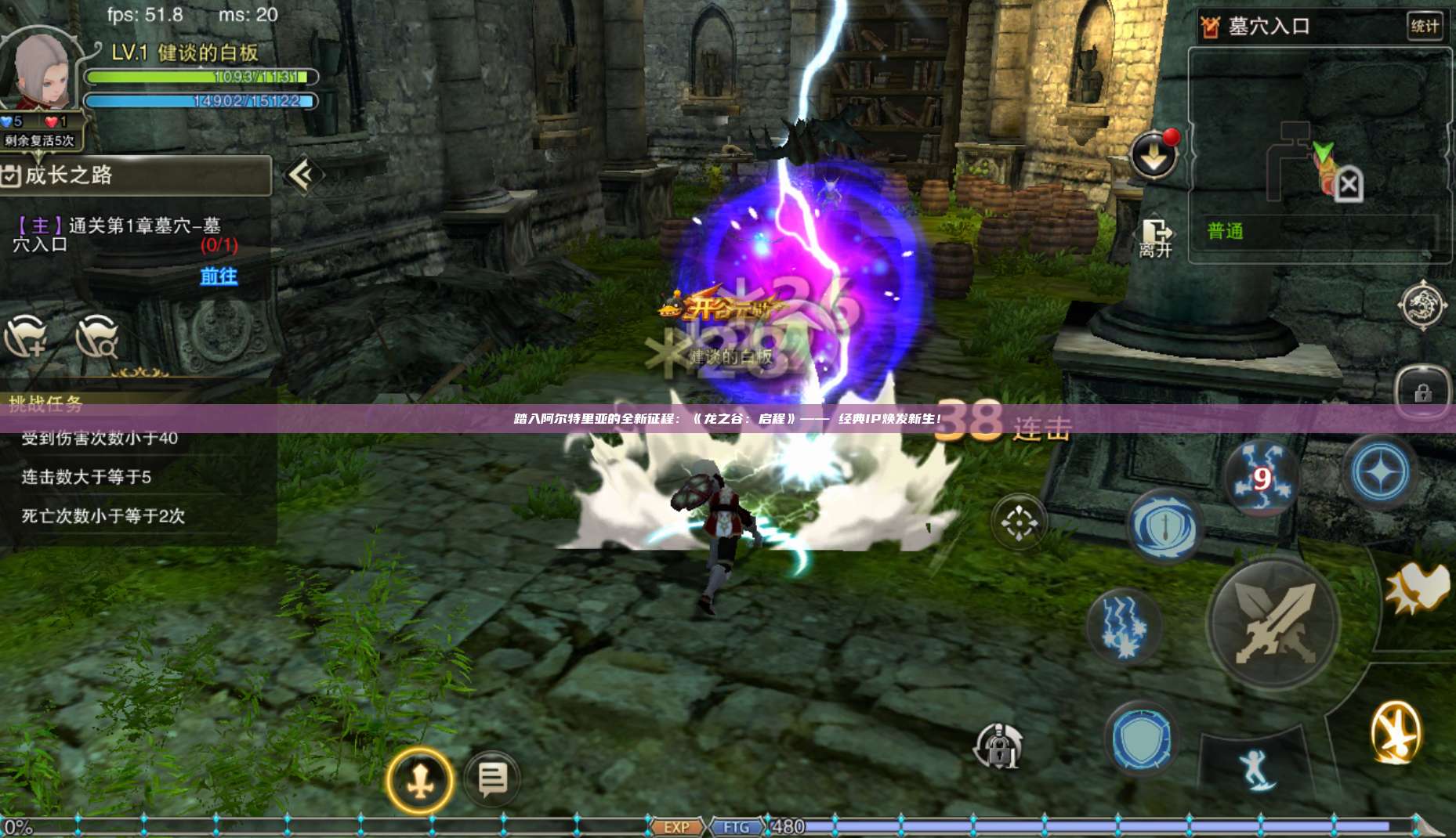Trigger the blue lightning strike skill

coord(1124,626)
